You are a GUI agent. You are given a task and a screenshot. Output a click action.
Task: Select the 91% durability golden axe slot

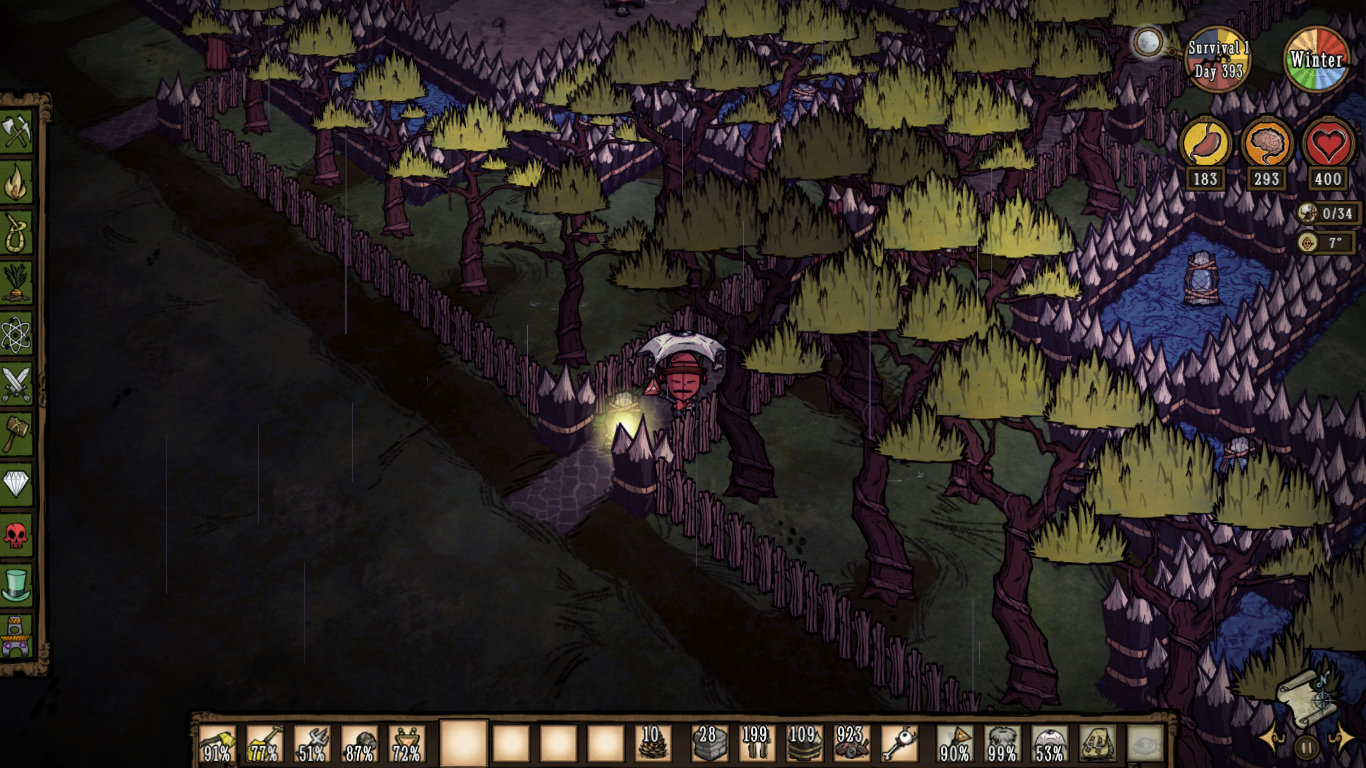[217, 744]
